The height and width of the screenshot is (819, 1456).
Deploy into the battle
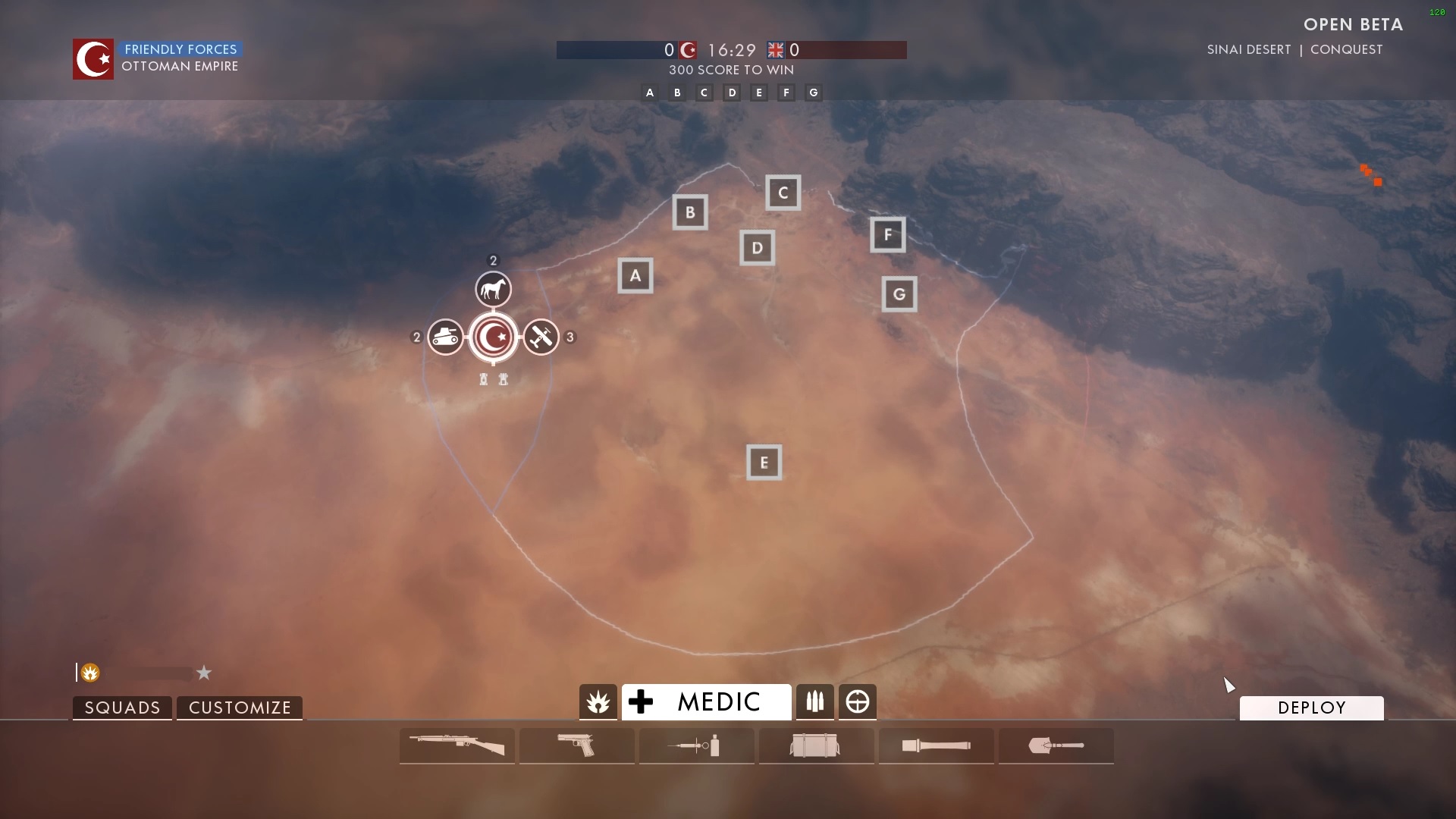pos(1311,708)
